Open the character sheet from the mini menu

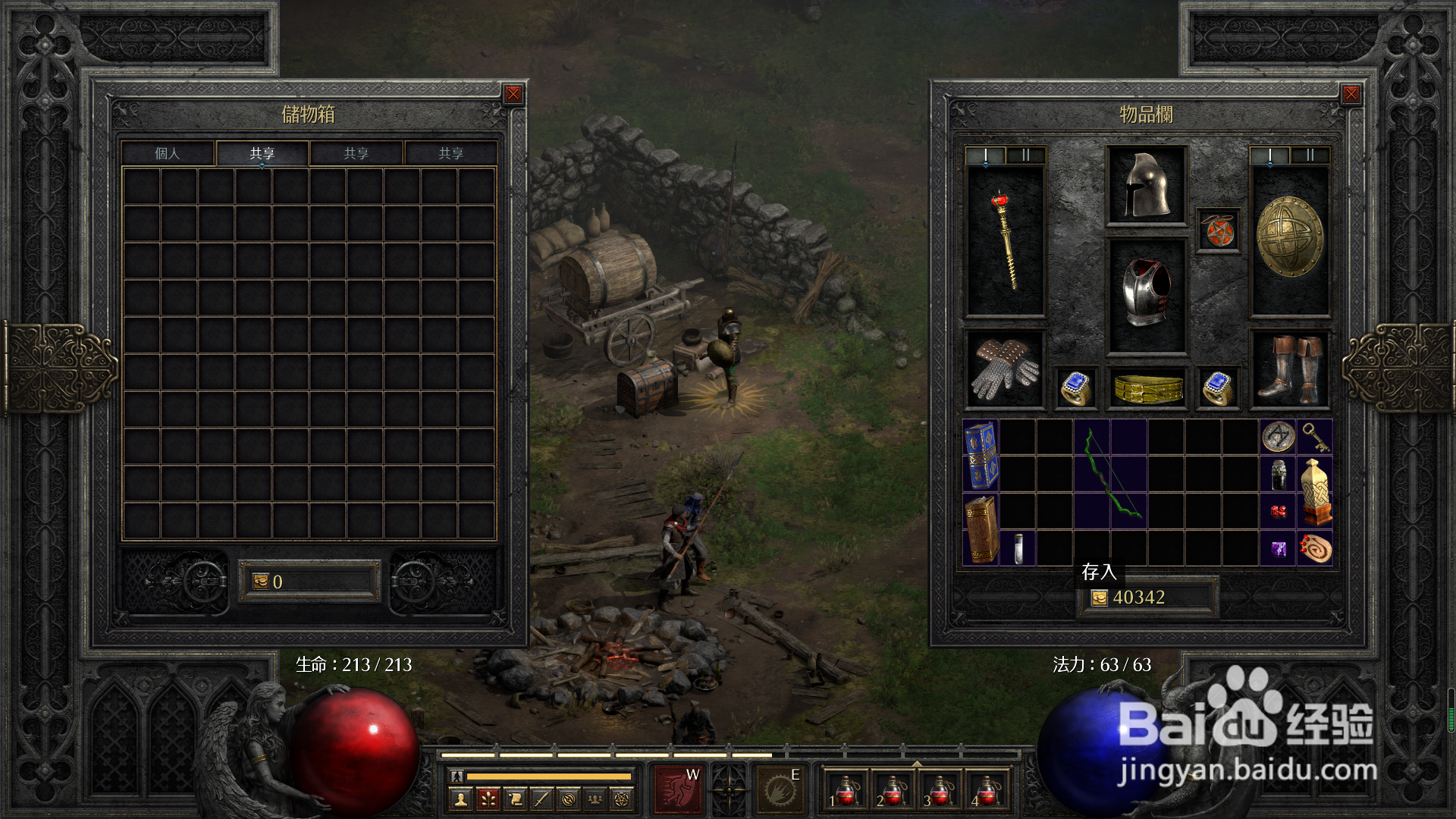(460, 798)
